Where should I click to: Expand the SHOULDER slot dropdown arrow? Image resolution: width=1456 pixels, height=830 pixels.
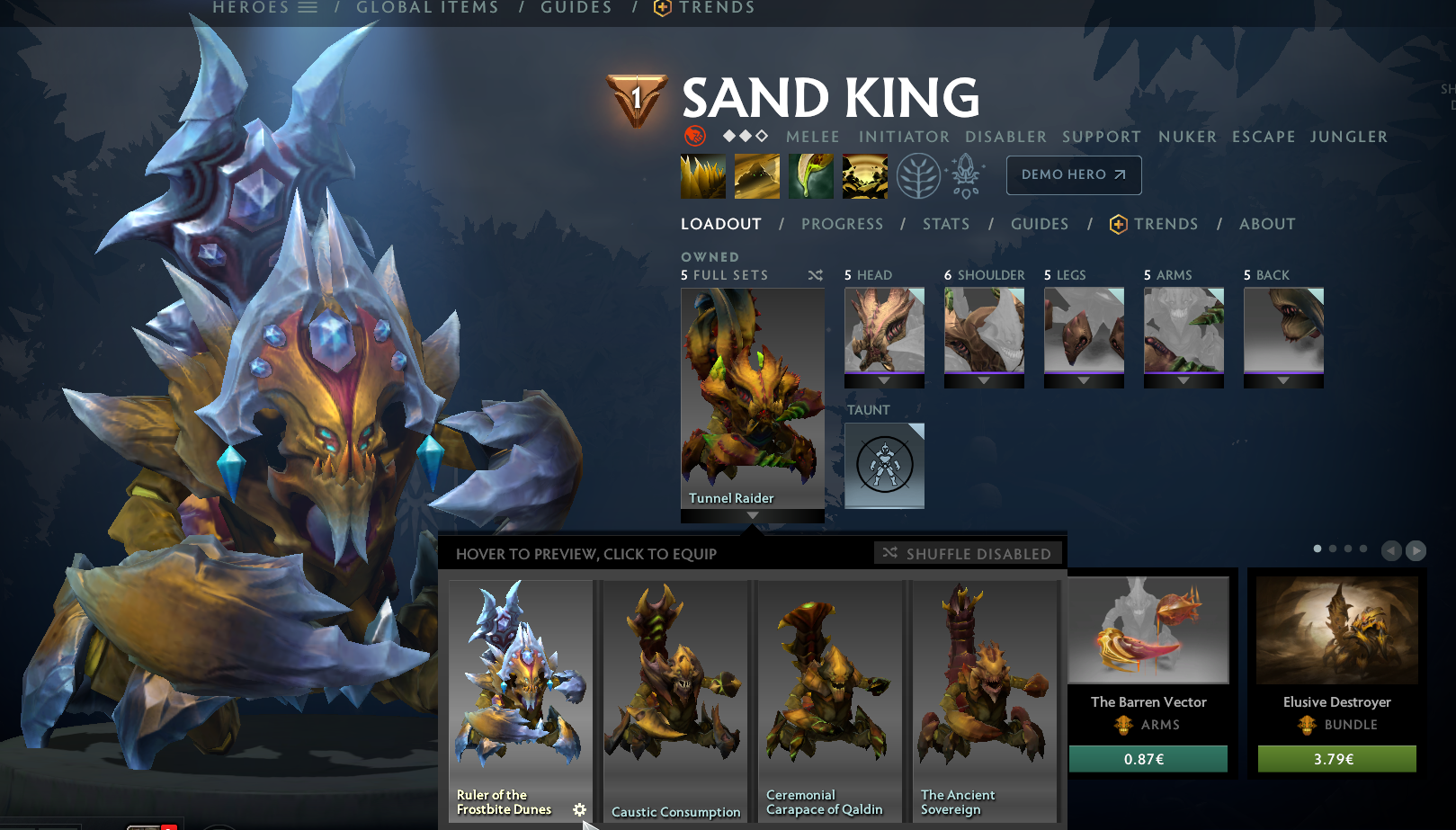(x=984, y=381)
